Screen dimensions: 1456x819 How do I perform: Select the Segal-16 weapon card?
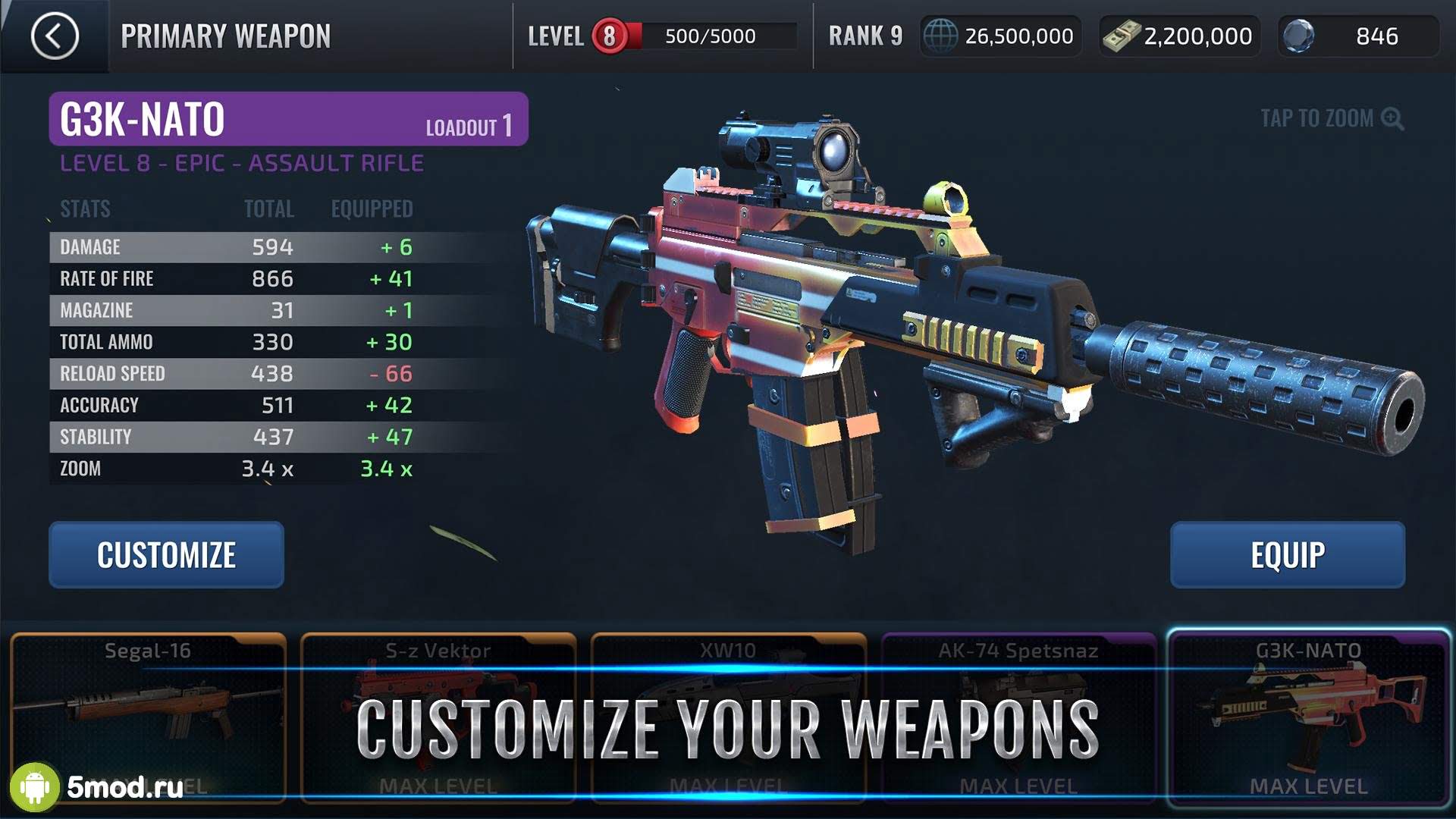[x=148, y=717]
